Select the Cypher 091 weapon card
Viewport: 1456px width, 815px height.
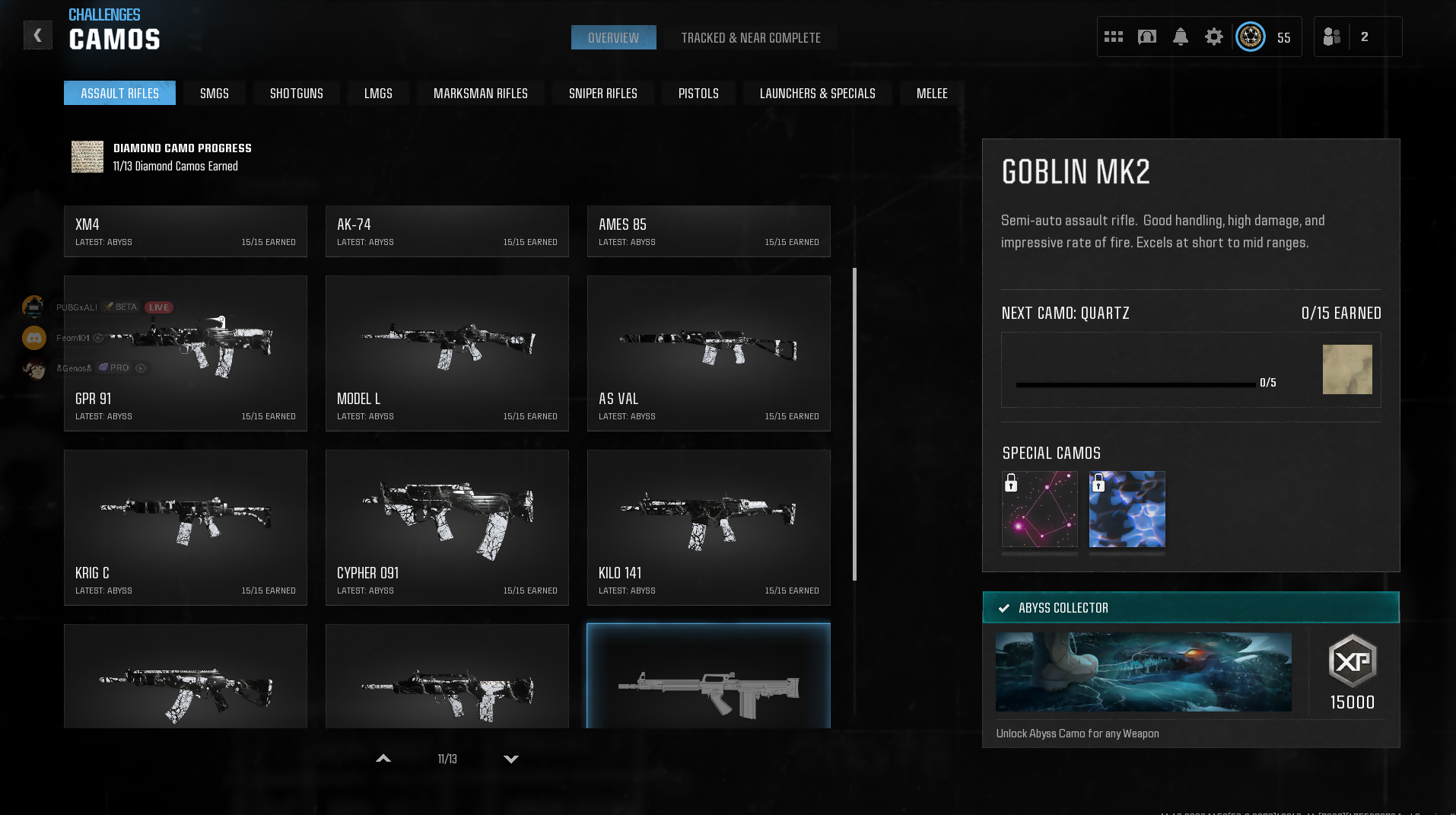click(x=447, y=527)
